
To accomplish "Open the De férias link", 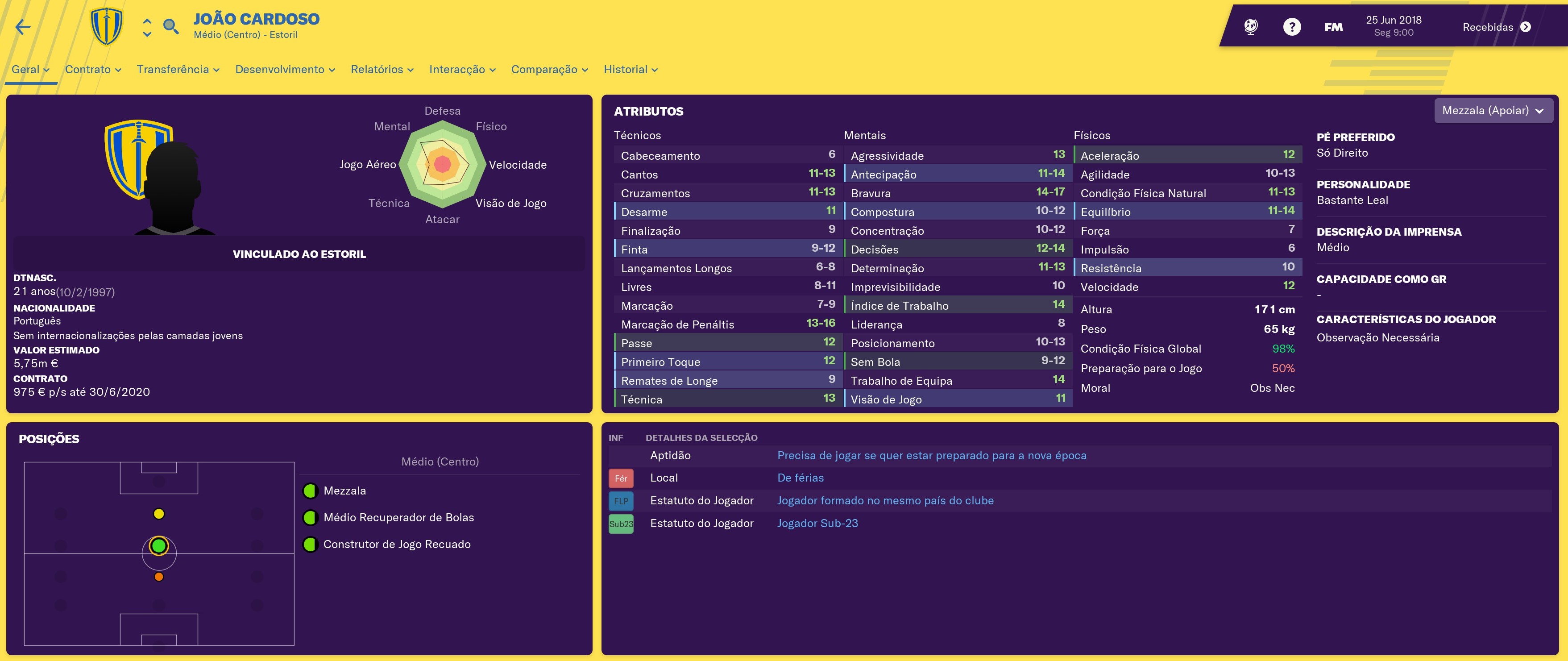I will coord(800,478).
